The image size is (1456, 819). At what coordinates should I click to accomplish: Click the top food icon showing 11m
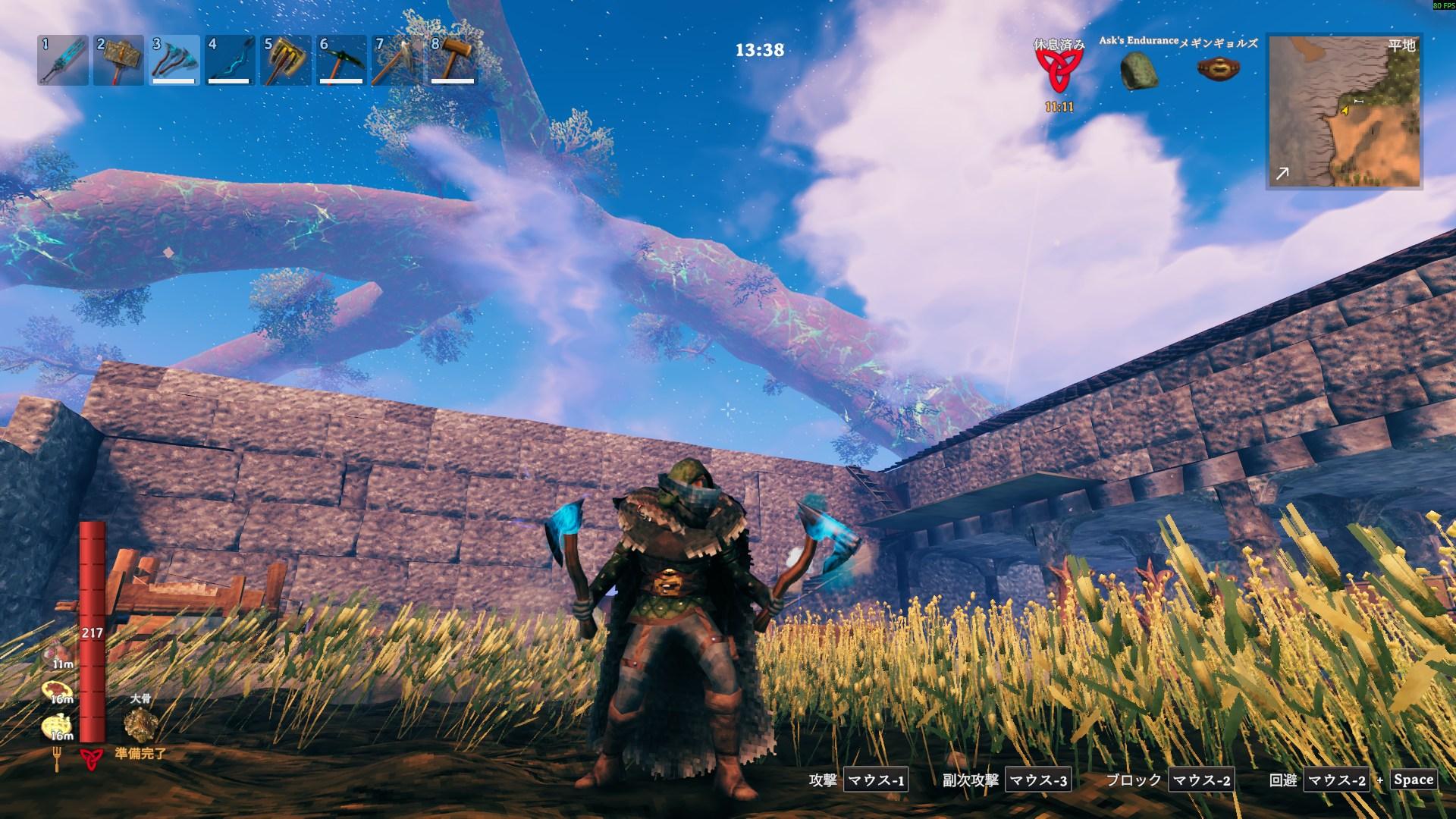(x=60, y=654)
